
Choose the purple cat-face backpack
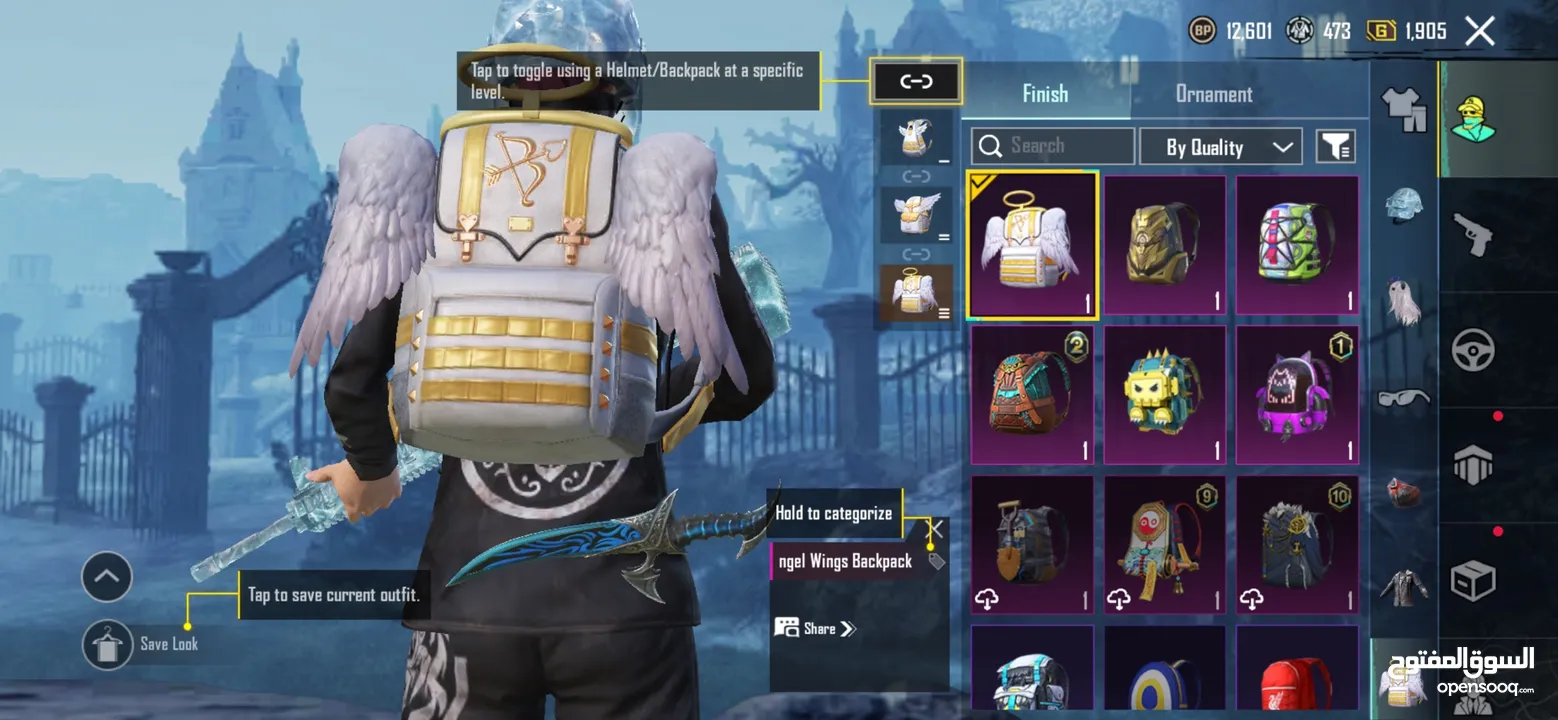click(1297, 395)
